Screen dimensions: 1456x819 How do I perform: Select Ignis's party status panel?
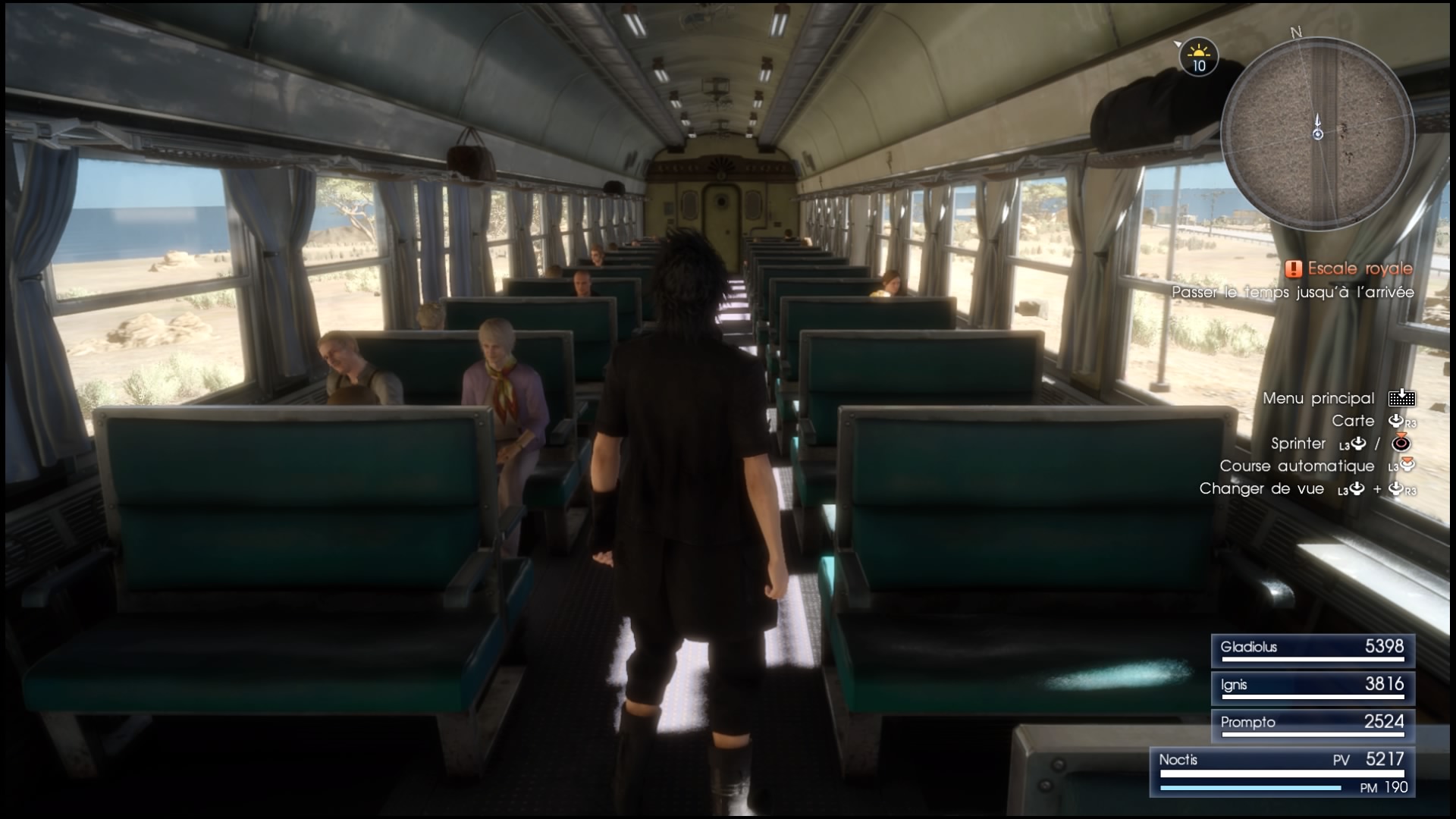click(x=1313, y=687)
